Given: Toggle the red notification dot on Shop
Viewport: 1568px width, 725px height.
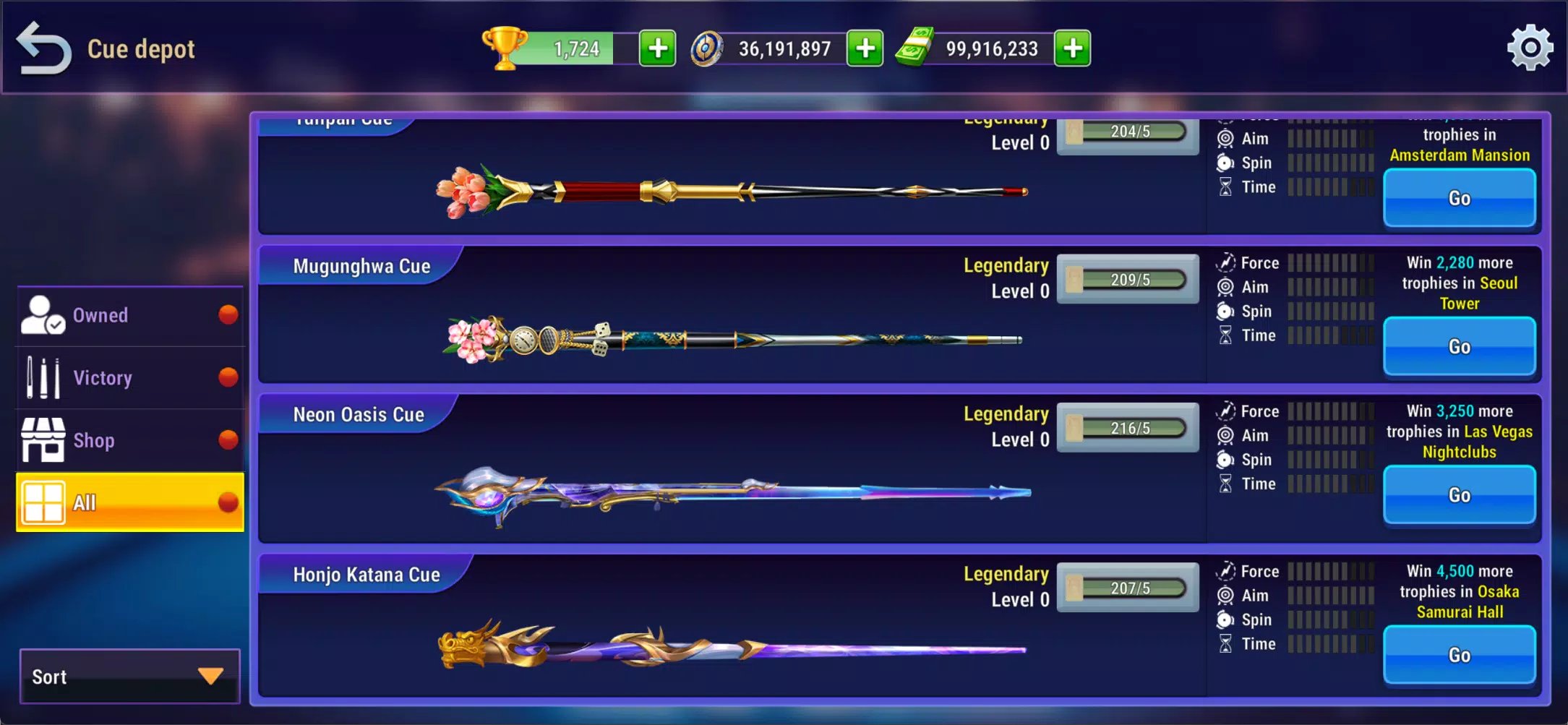Looking at the screenshot, I should click(x=229, y=439).
